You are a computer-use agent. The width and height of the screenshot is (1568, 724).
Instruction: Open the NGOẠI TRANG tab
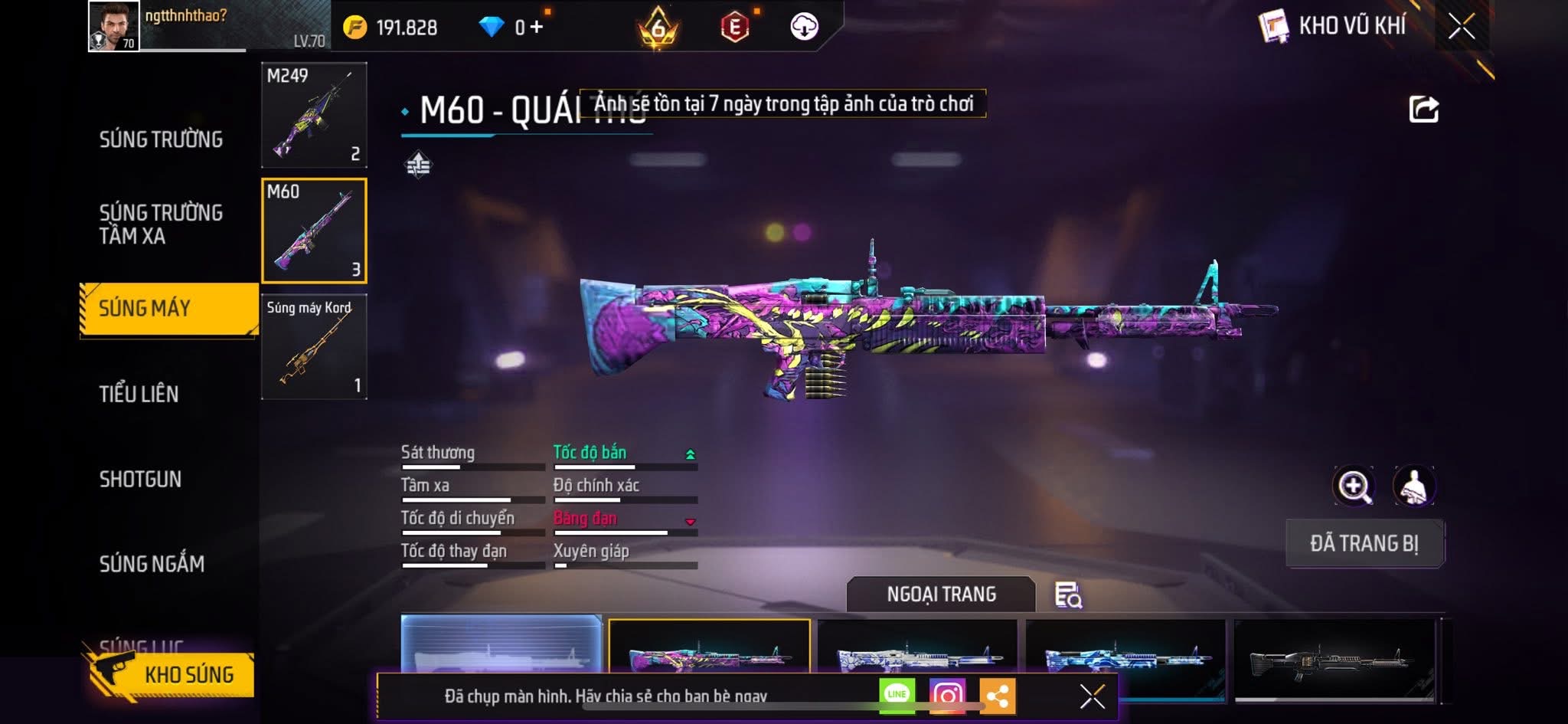(x=941, y=595)
